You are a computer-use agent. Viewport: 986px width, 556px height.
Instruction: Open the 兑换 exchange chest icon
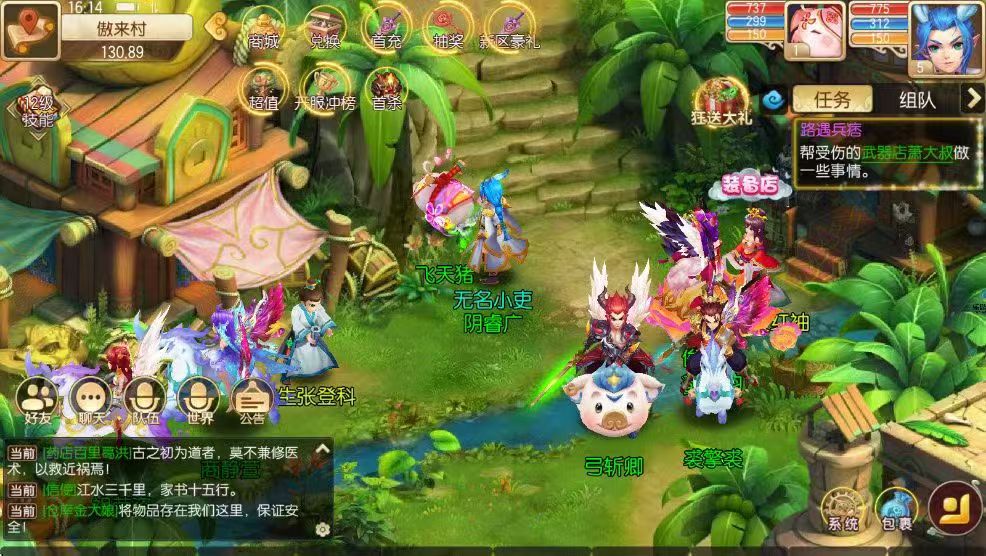coord(323,27)
